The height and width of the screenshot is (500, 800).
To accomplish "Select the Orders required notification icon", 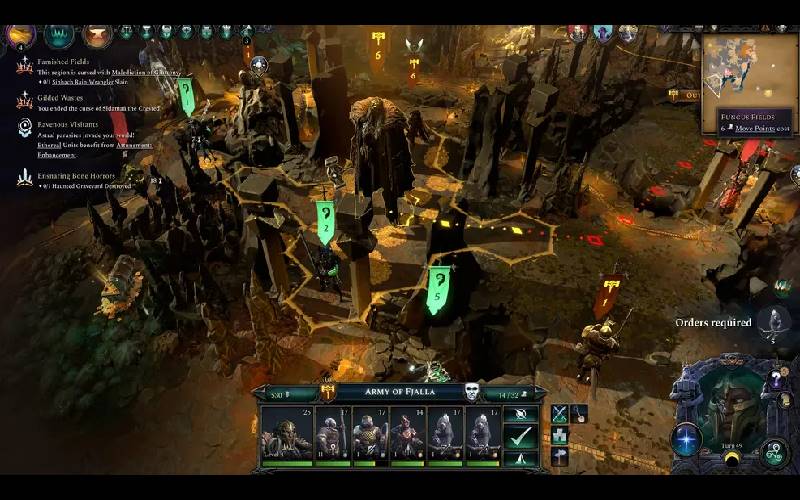I will (x=772, y=323).
